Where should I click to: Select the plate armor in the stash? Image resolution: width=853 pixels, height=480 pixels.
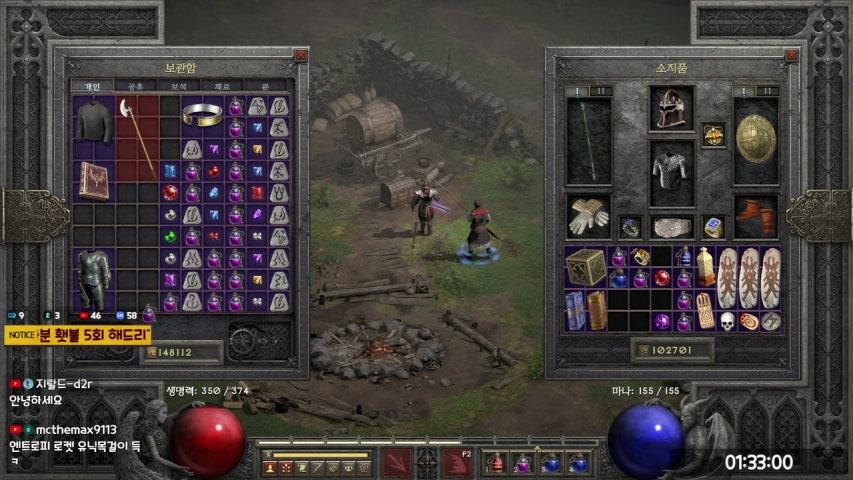click(93, 278)
